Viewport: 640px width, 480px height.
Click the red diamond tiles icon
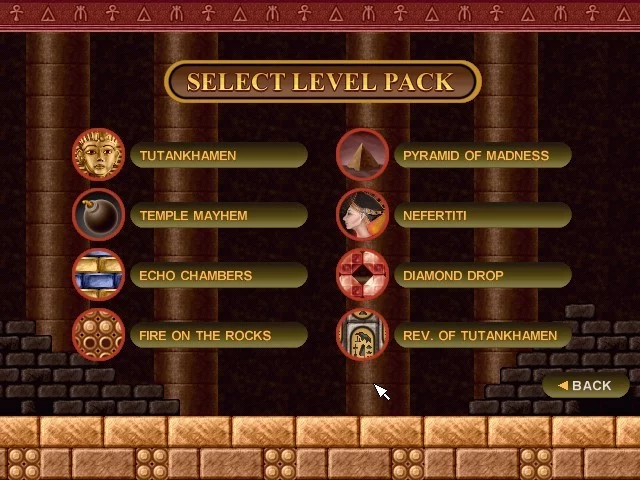[x=362, y=275]
